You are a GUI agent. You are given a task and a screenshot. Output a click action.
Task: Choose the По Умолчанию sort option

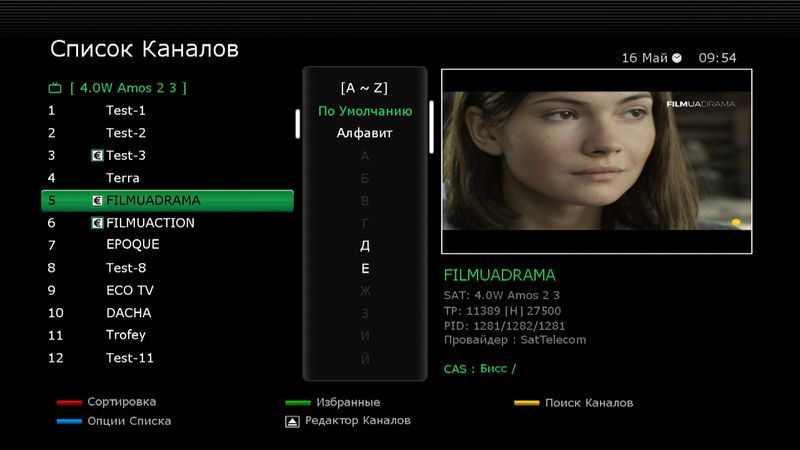(x=365, y=111)
